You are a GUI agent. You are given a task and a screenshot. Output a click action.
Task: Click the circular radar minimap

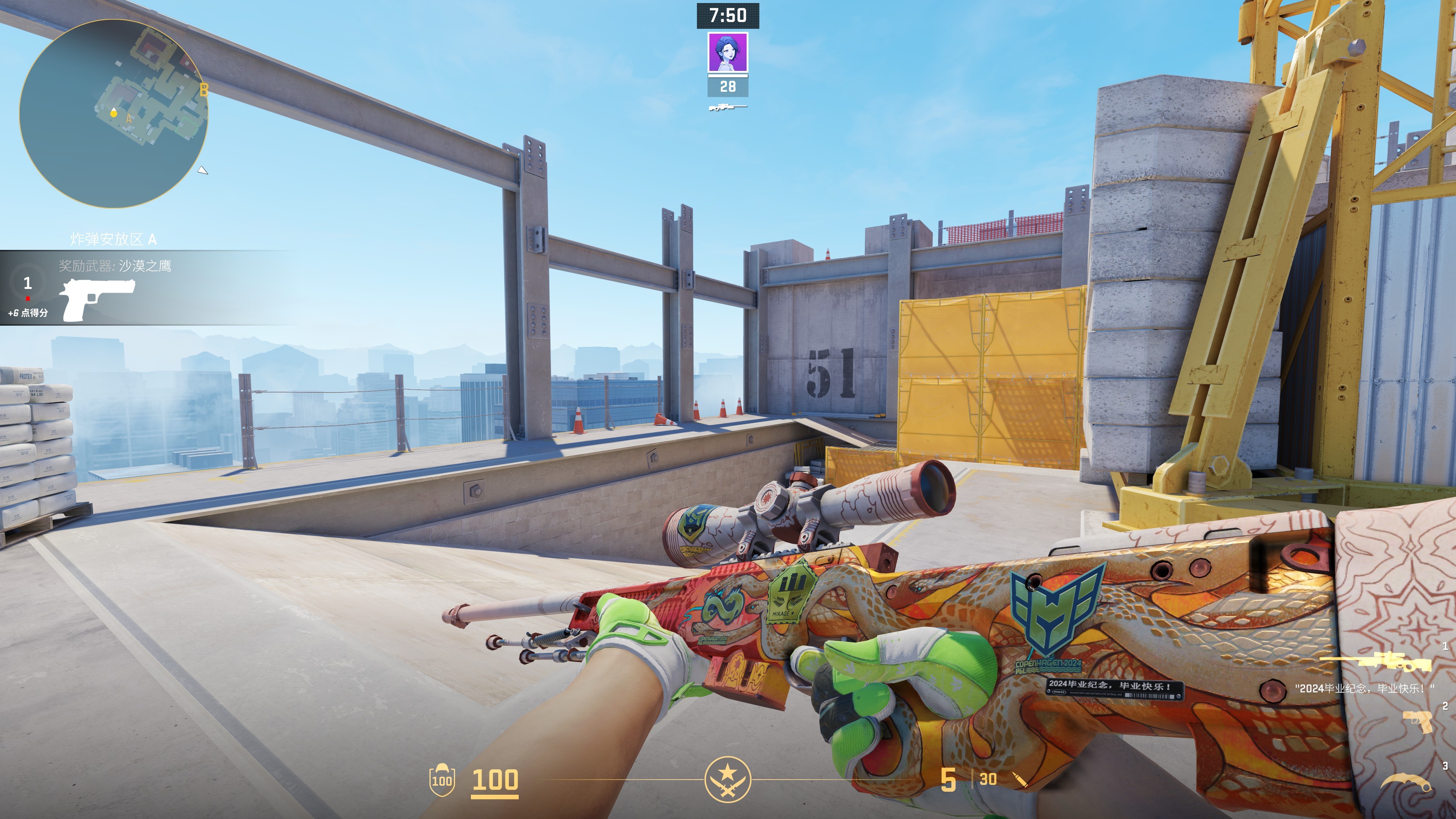114,114
